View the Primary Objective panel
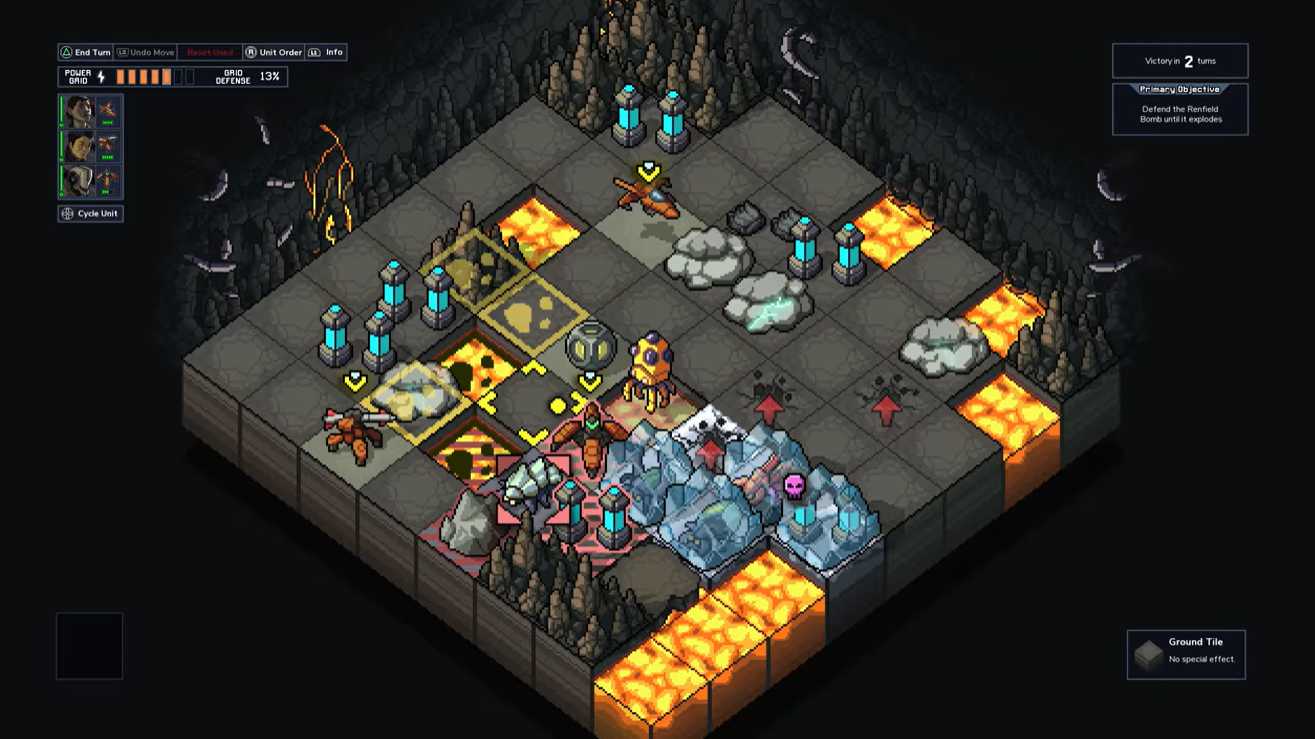The height and width of the screenshot is (739, 1315). pyautogui.click(x=1180, y=109)
